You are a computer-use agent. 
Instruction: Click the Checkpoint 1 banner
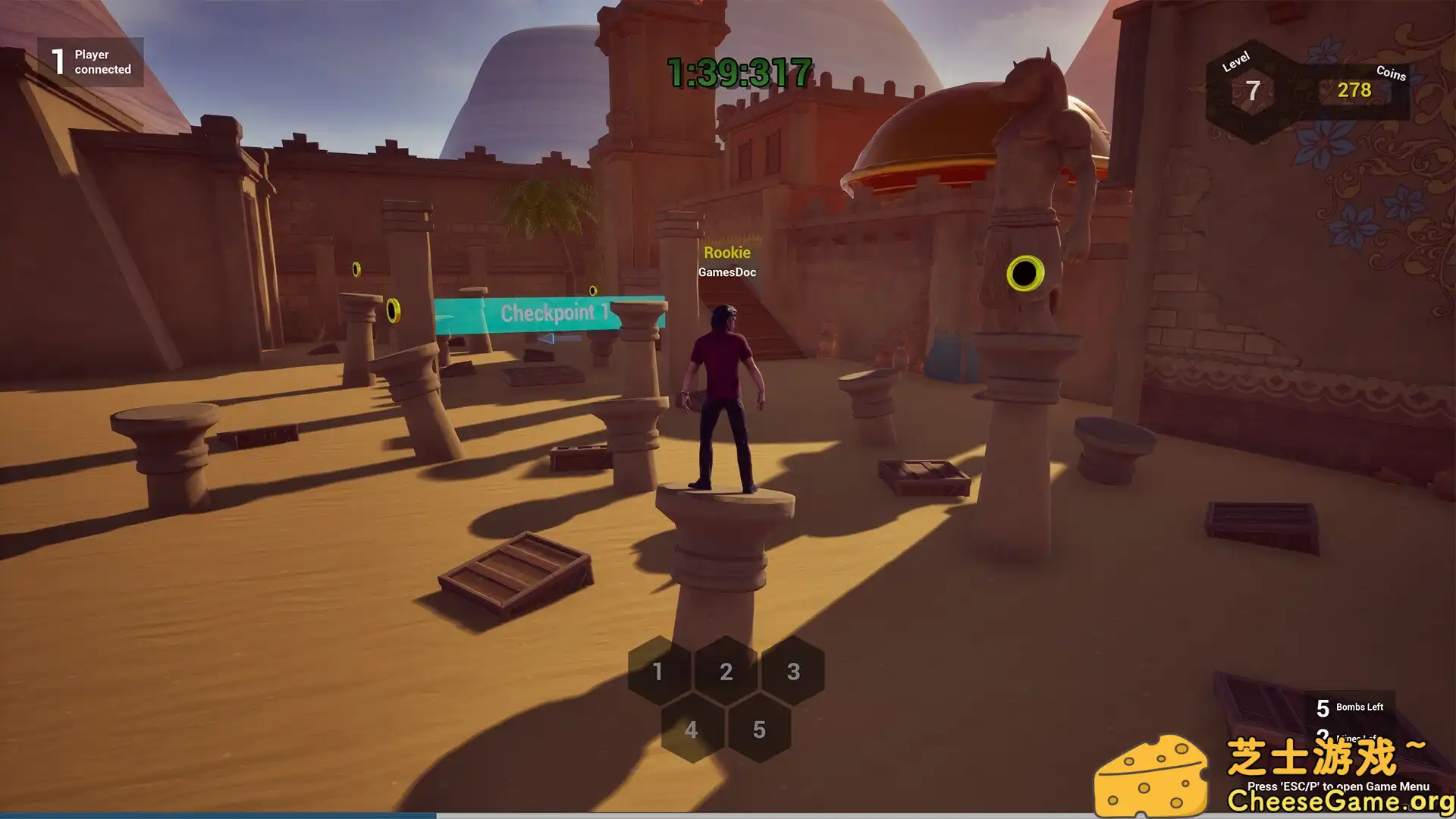click(553, 312)
